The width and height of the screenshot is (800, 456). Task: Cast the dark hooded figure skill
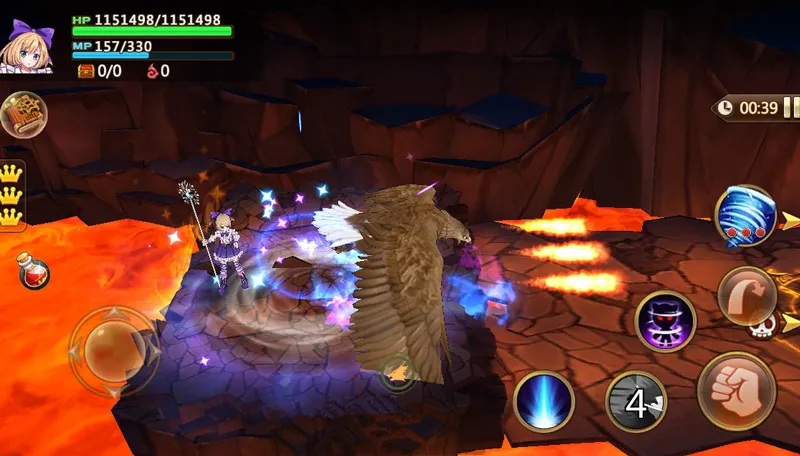click(665, 321)
